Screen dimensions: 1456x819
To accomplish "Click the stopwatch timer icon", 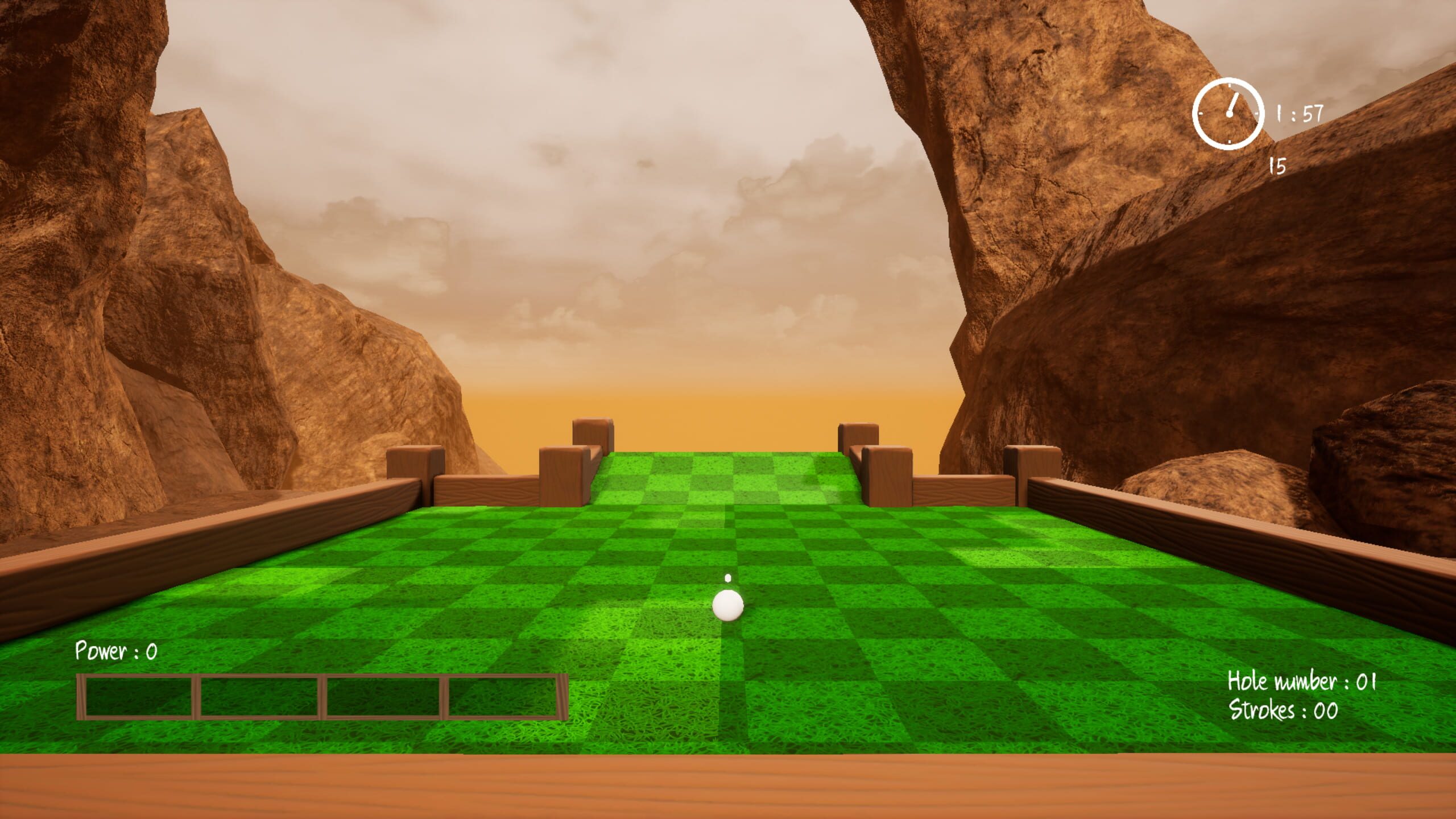I will click(x=1228, y=115).
